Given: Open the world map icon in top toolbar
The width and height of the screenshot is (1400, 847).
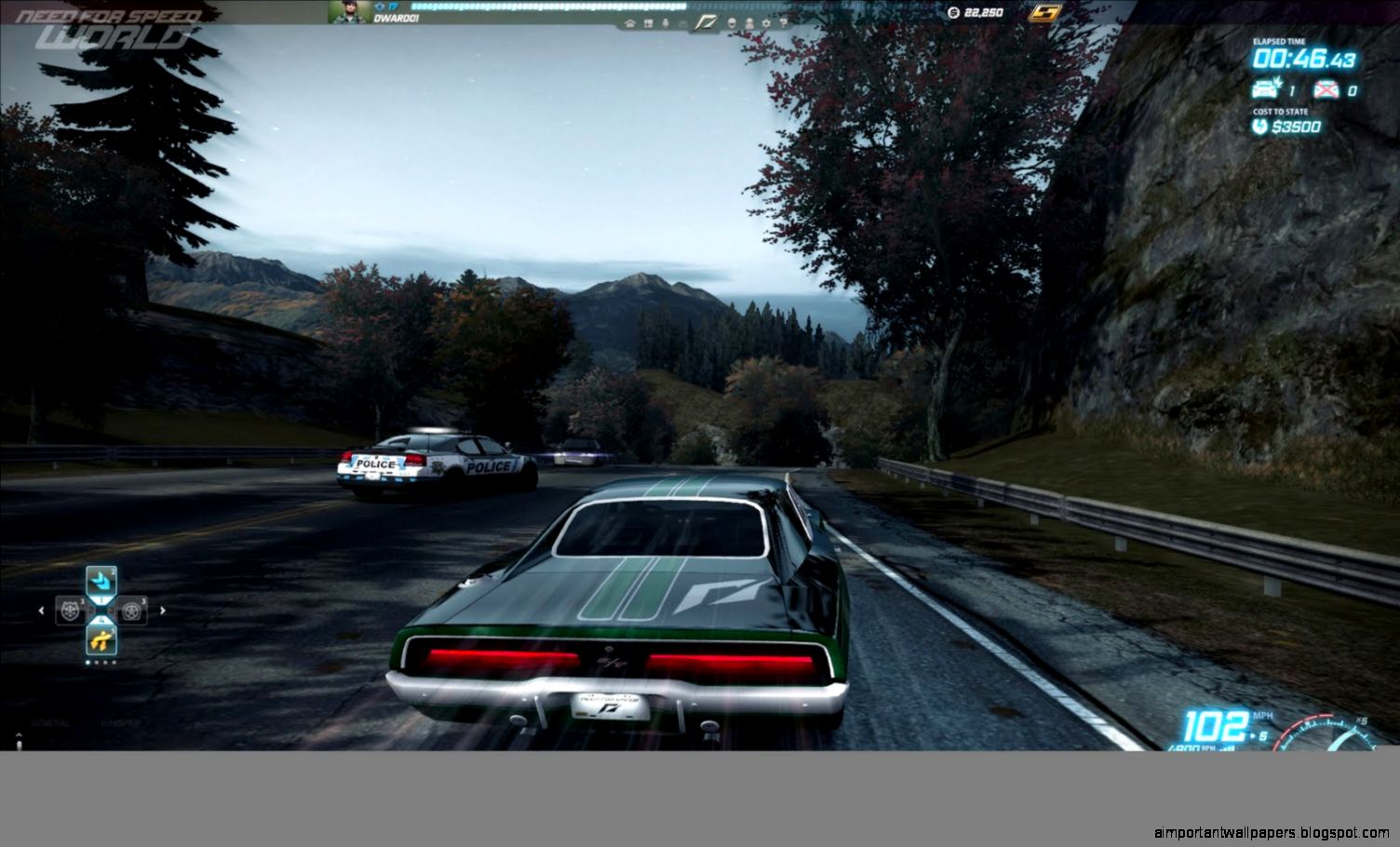Looking at the screenshot, I should tap(648, 23).
